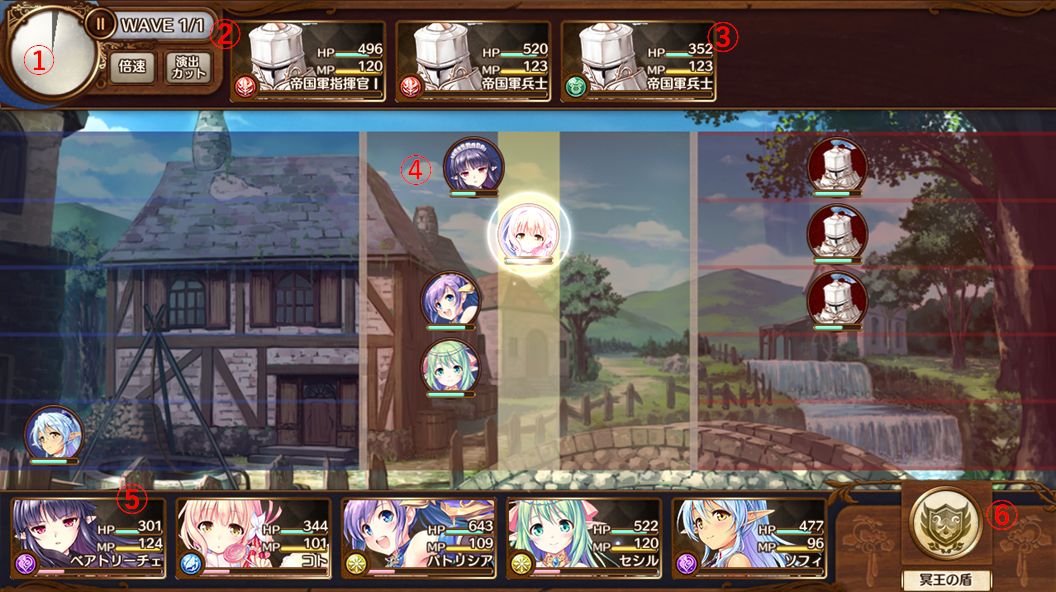The height and width of the screenshot is (592, 1056).
Task: Select the blue-haired ソフィ token on the battlefield
Action: (54, 433)
